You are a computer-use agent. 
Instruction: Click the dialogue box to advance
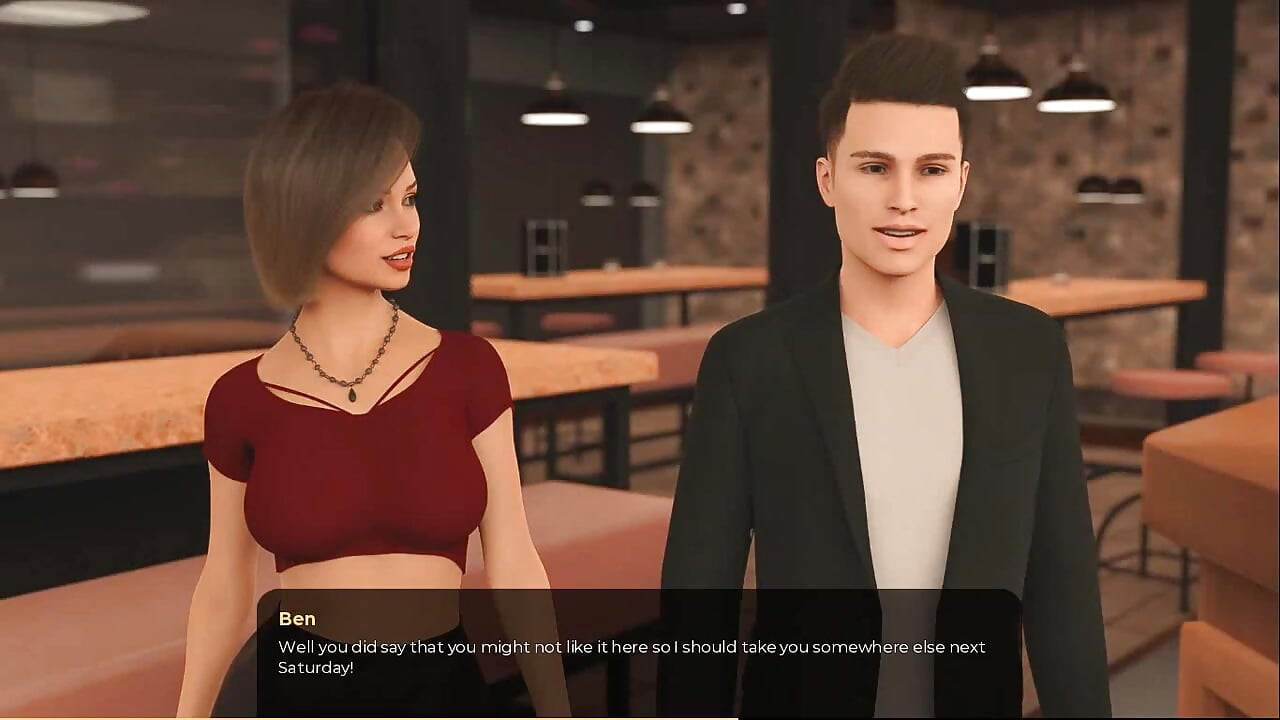point(640,650)
